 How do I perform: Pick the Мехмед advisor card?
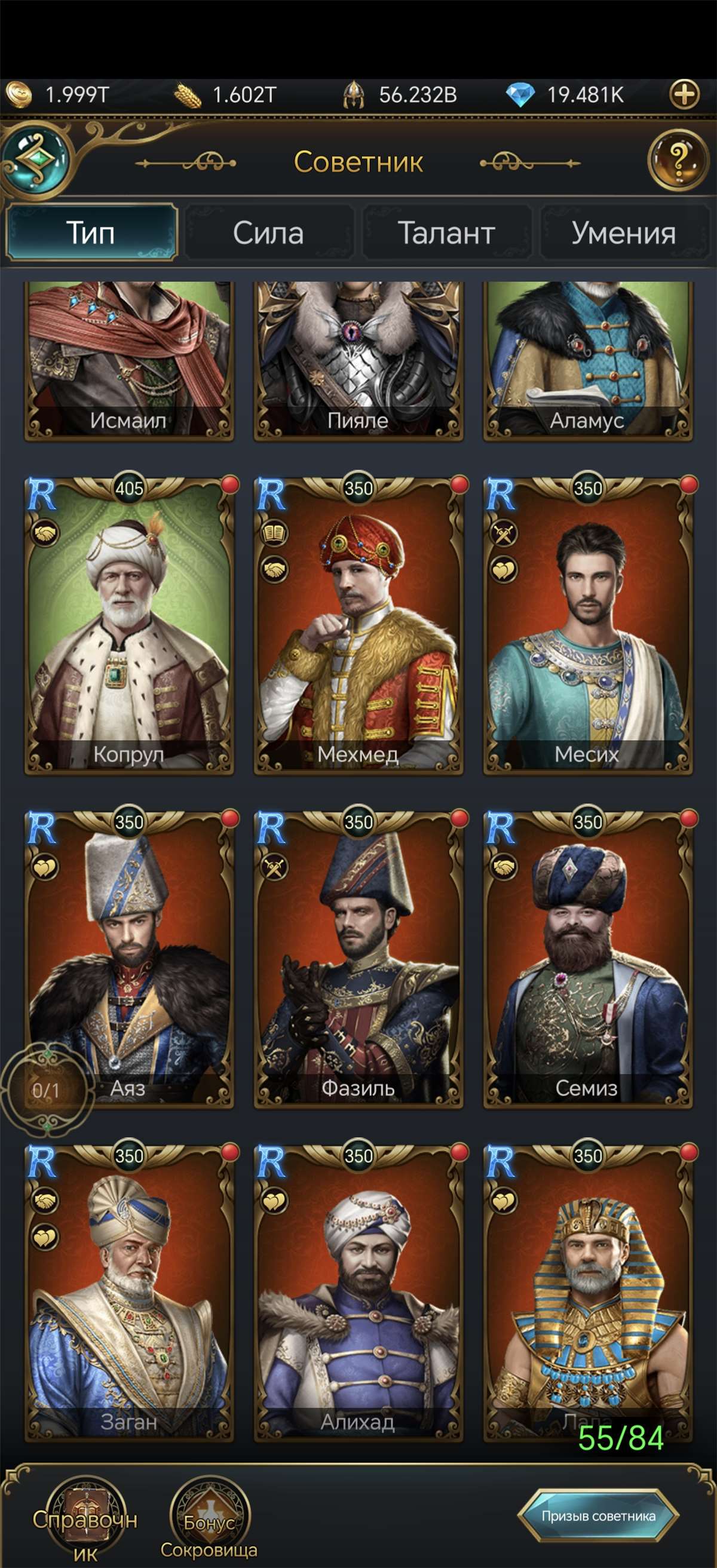pyautogui.click(x=358, y=627)
